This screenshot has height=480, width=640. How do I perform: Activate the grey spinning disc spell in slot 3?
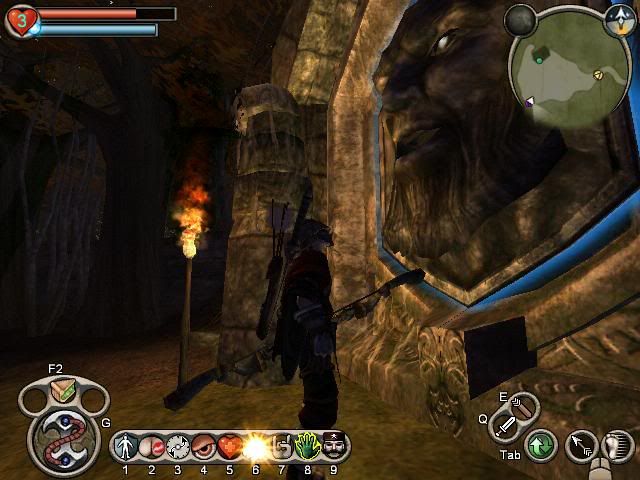[x=177, y=446]
